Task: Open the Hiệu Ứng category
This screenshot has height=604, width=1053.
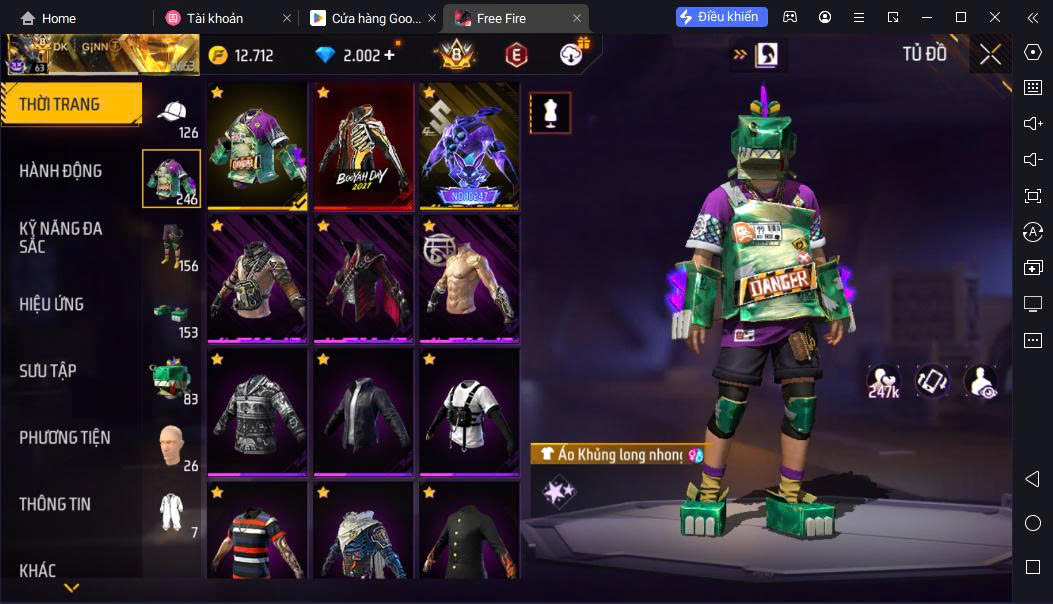Action: (52, 304)
